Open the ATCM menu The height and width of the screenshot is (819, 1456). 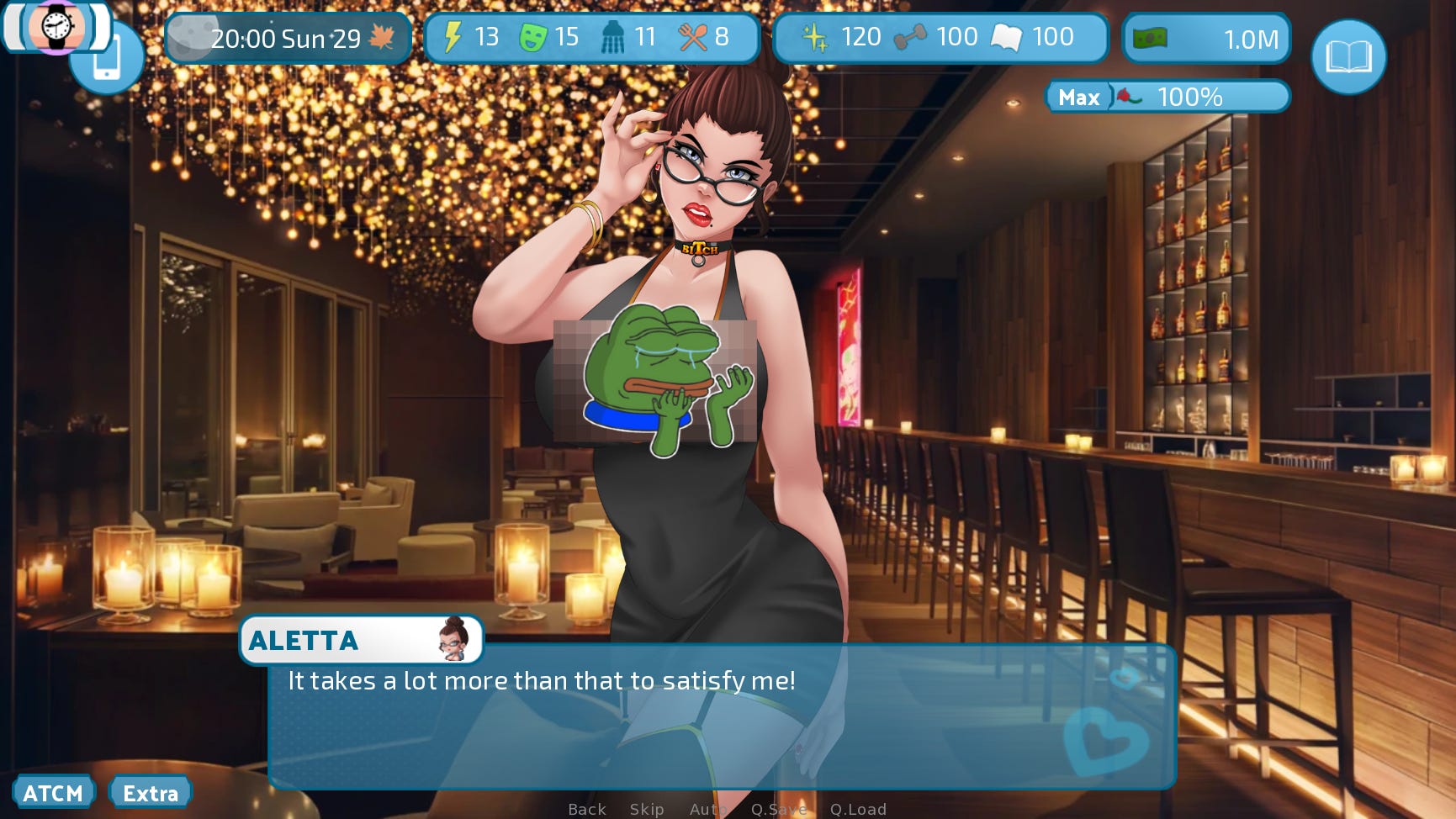point(53,793)
